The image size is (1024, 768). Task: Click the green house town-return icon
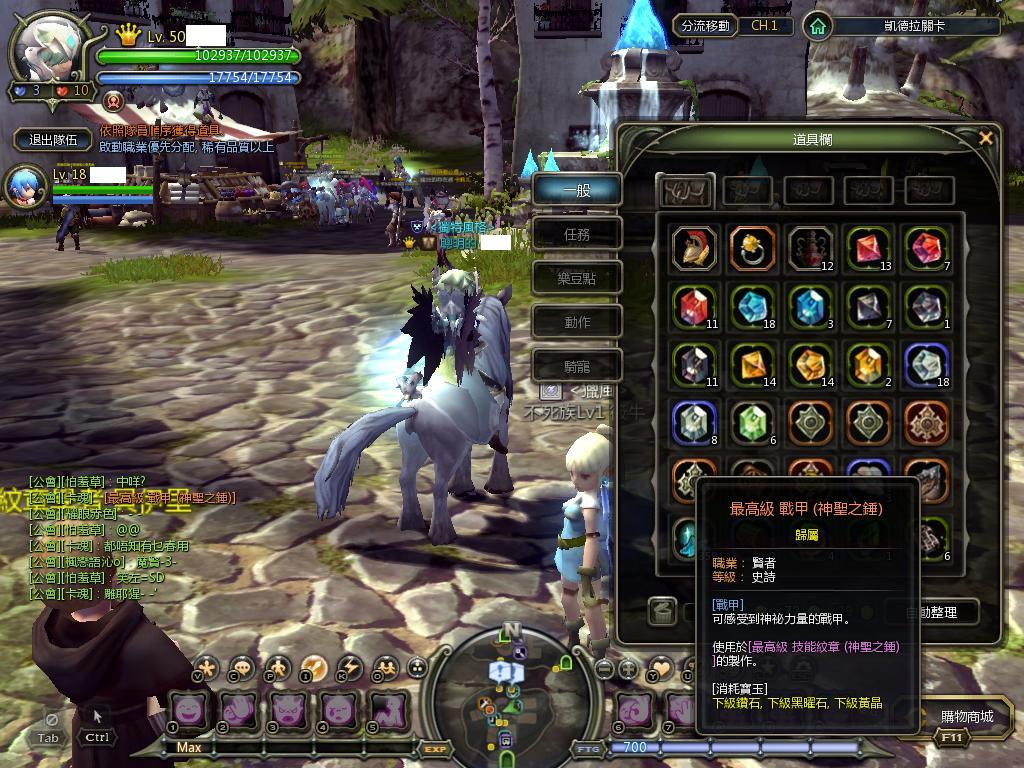(x=819, y=26)
